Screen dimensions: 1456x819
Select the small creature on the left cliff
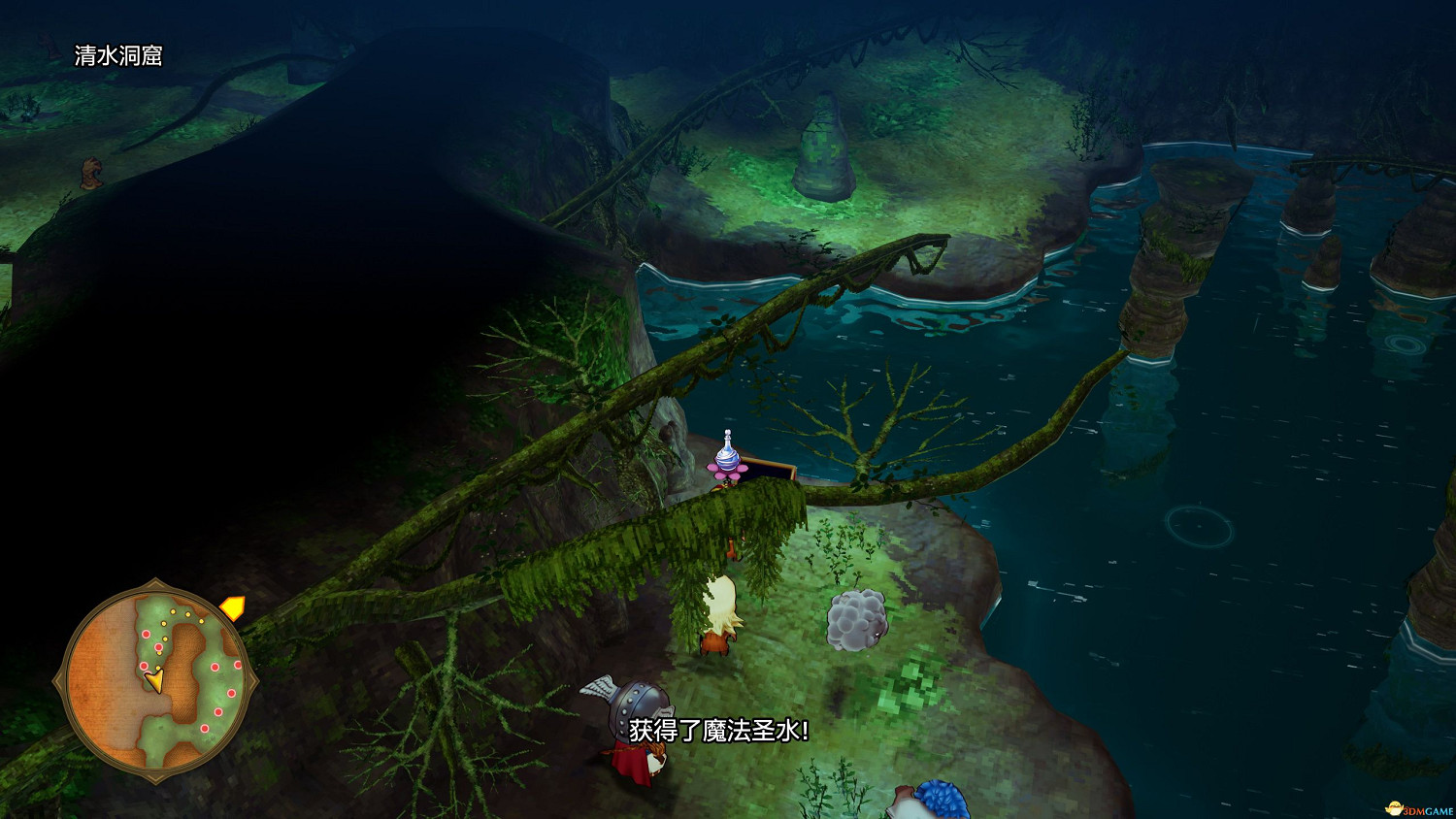point(89,173)
